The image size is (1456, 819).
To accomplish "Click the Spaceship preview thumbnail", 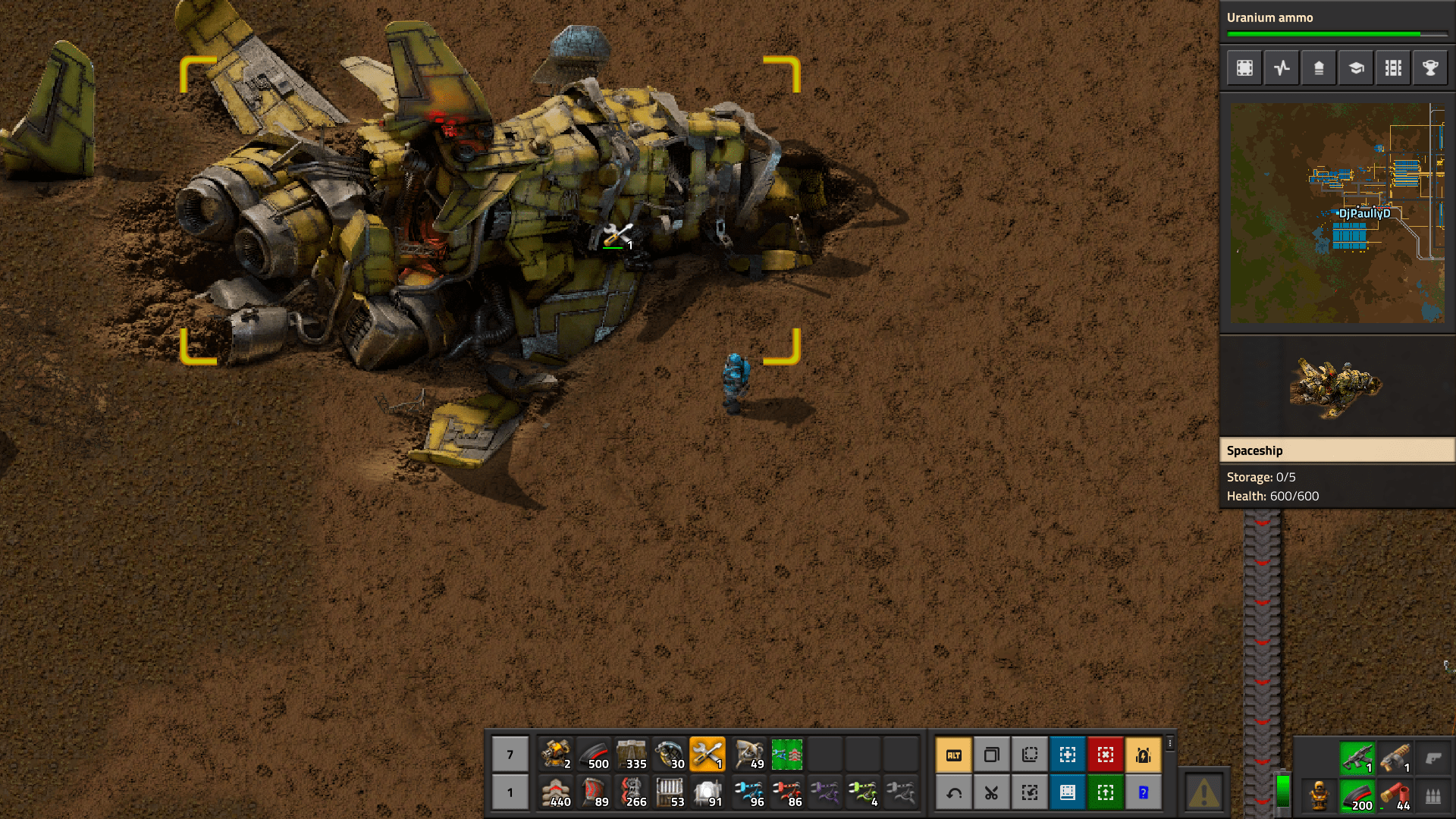I will point(1336,387).
